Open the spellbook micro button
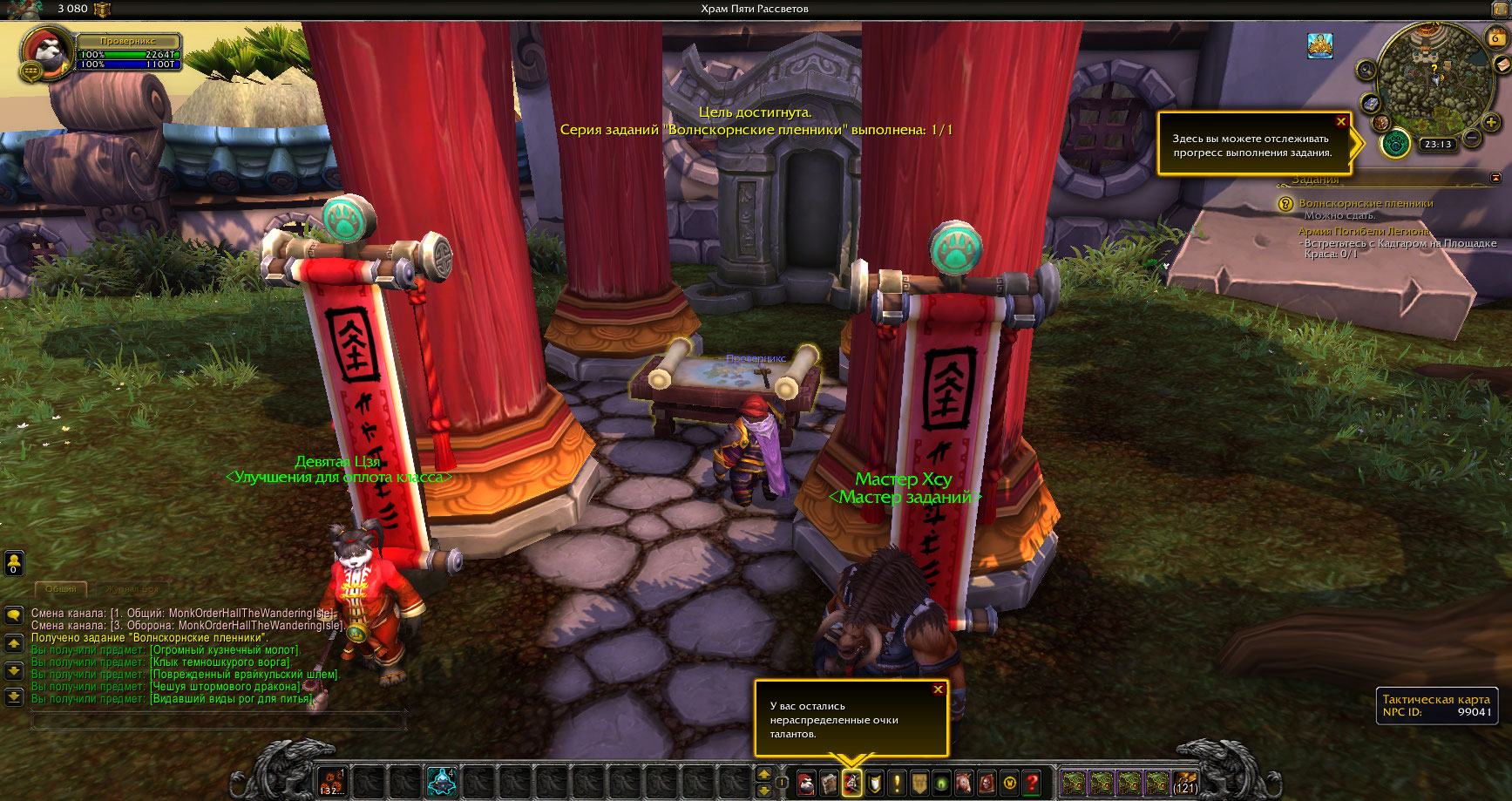The width and height of the screenshot is (1512, 801). click(829, 783)
